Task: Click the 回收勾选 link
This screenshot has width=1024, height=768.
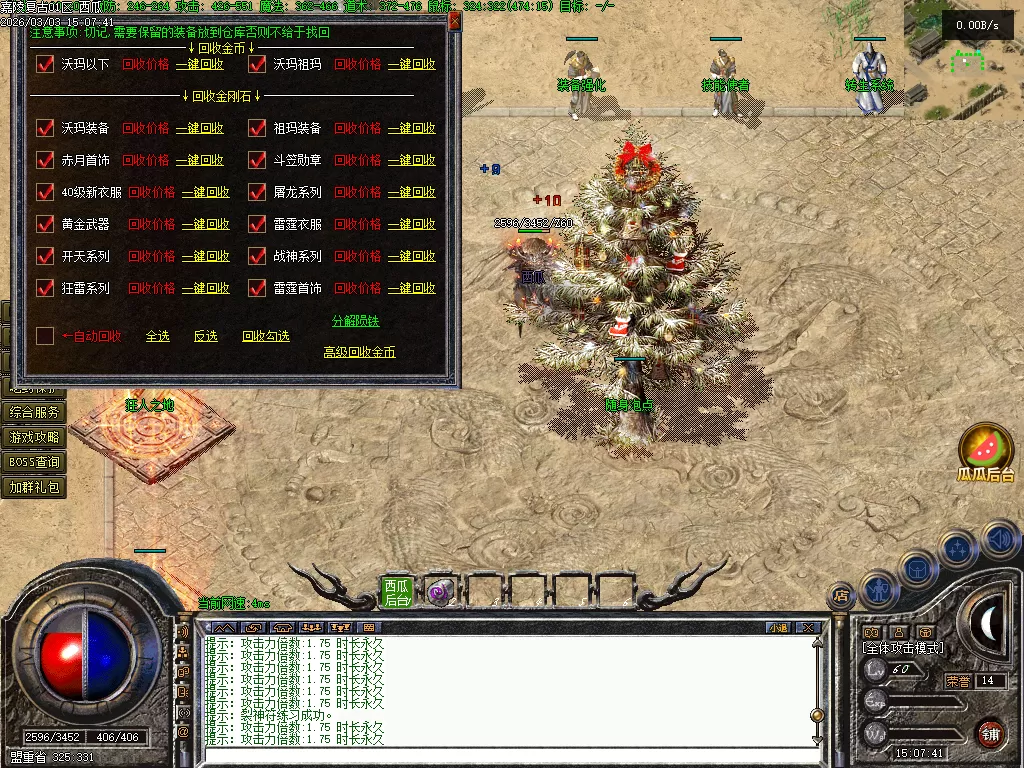Action: 265,336
